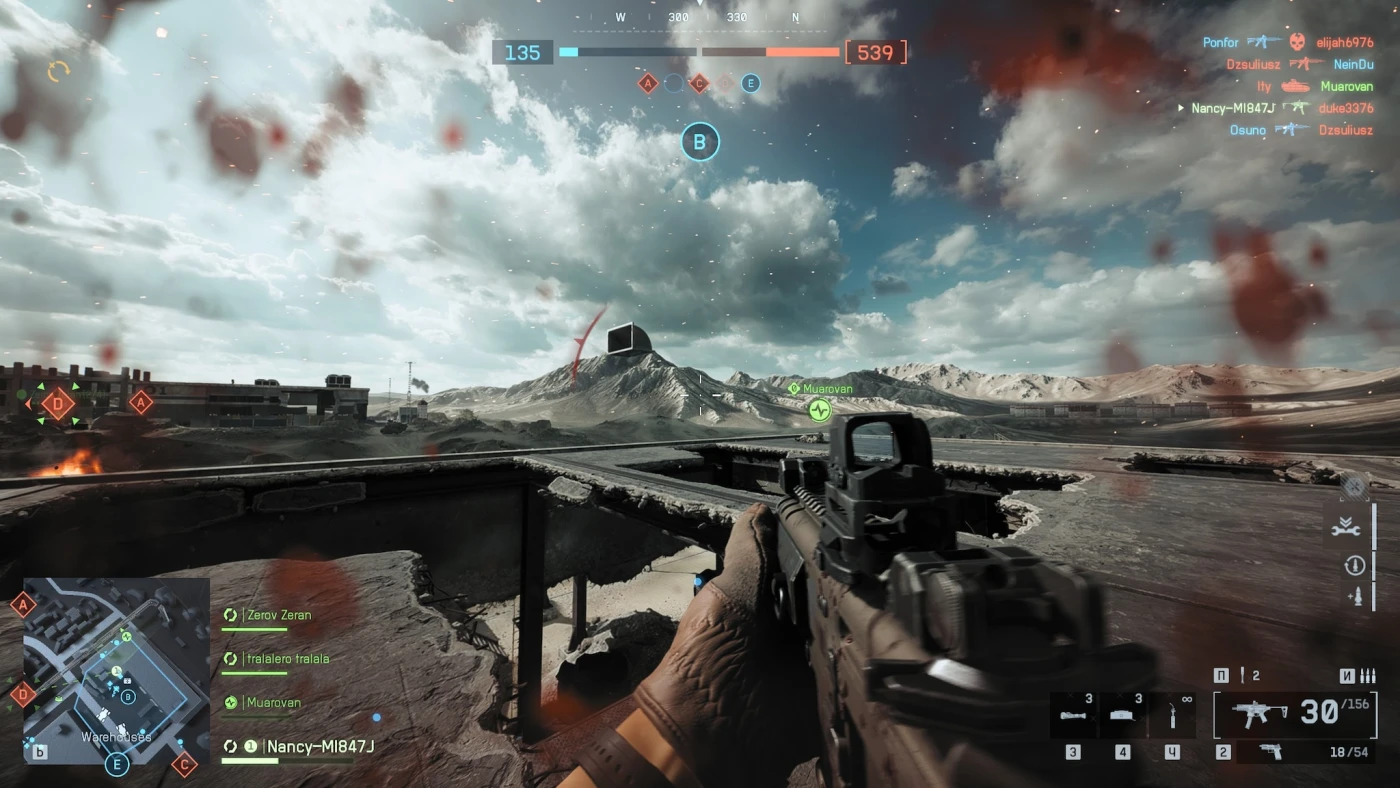1400x788 pixels.
Task: Select the repair torch gadget slot
Action: (x=1173, y=715)
